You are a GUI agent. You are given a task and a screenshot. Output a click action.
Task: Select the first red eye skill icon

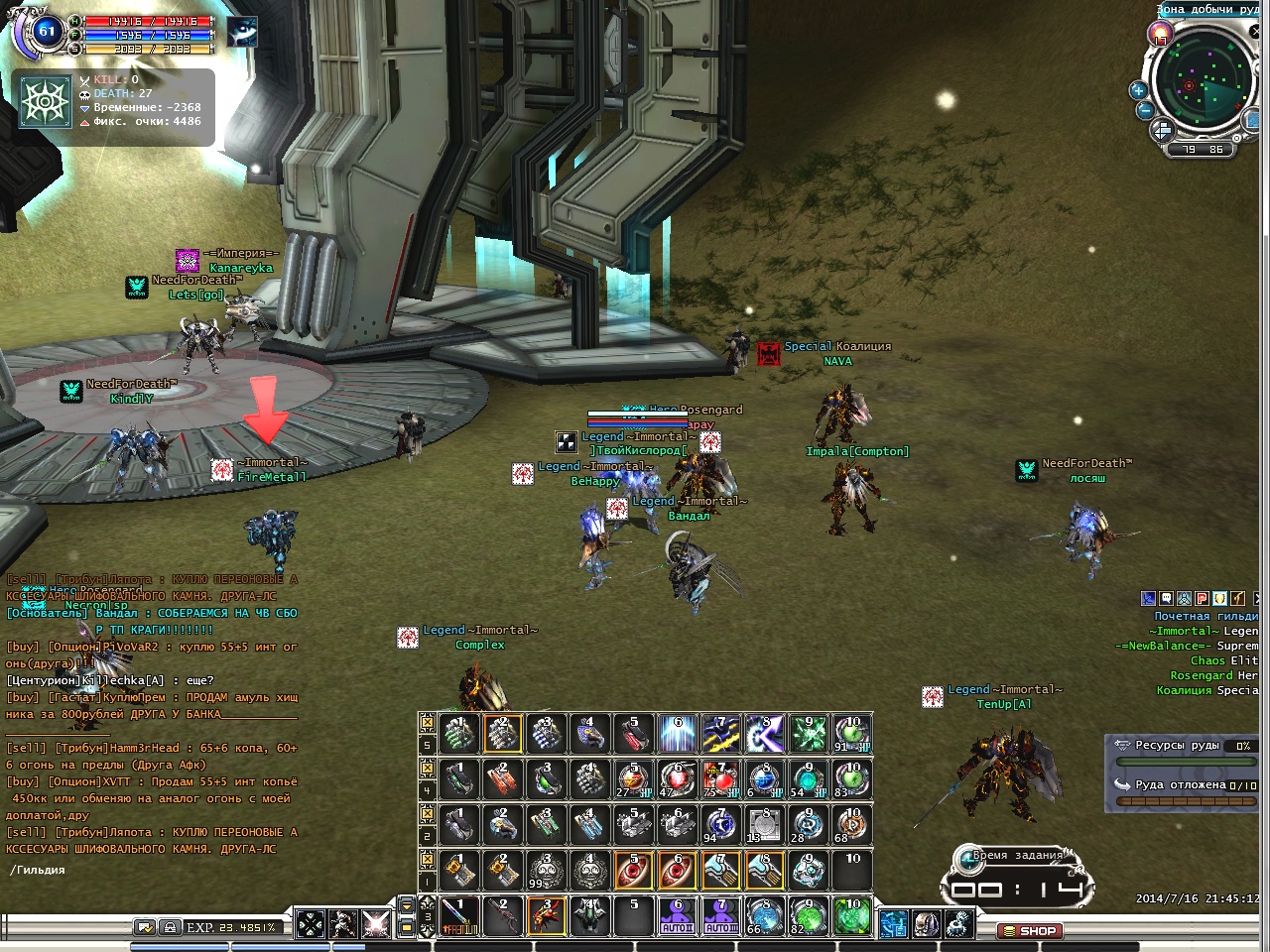pyautogui.click(x=633, y=871)
